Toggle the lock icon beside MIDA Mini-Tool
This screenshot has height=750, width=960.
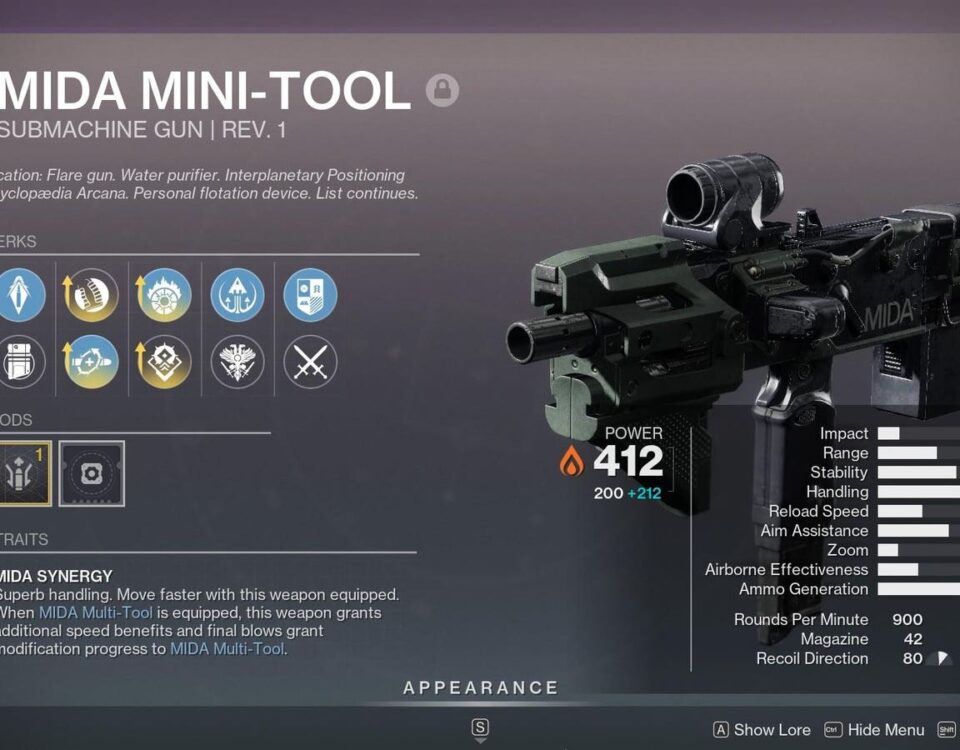442,91
